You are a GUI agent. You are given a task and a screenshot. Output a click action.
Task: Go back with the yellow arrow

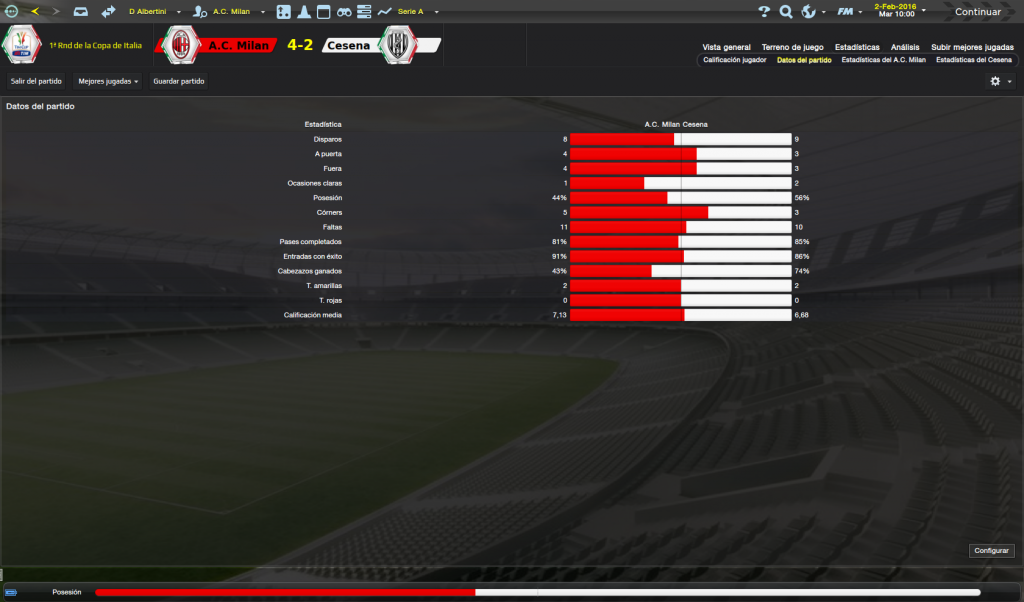point(35,12)
